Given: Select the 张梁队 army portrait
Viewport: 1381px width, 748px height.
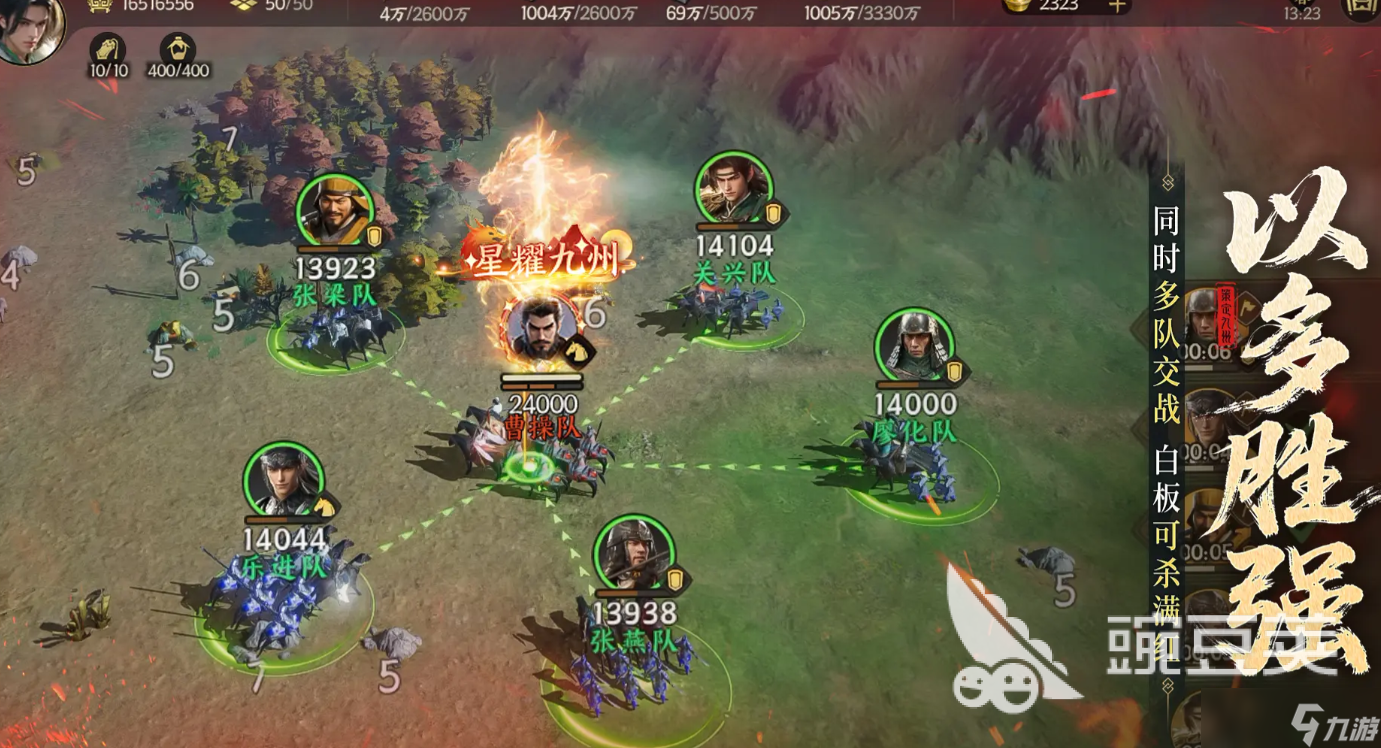Looking at the screenshot, I should pyautogui.click(x=335, y=211).
